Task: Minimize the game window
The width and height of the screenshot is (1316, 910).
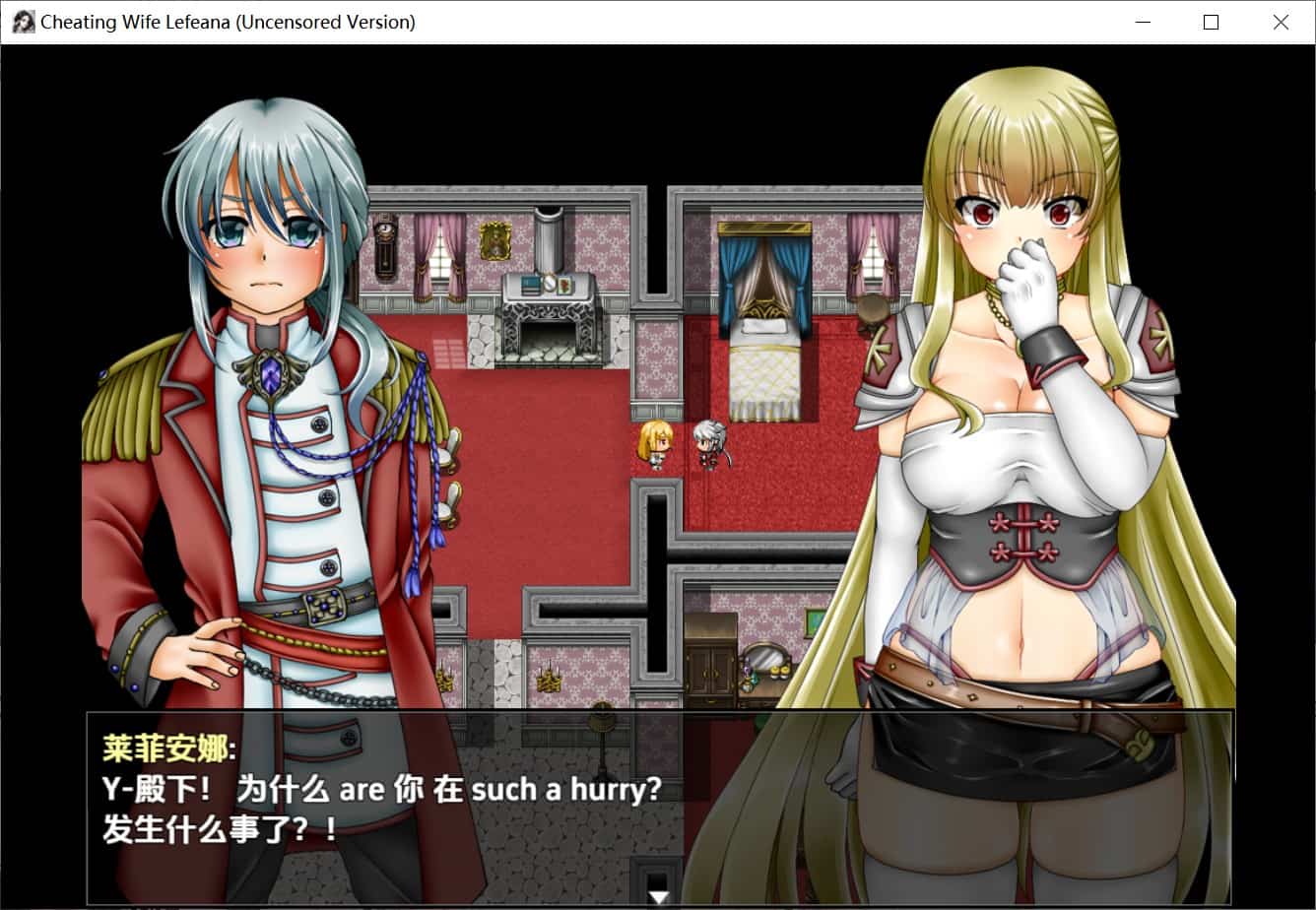Action: 1143,22
